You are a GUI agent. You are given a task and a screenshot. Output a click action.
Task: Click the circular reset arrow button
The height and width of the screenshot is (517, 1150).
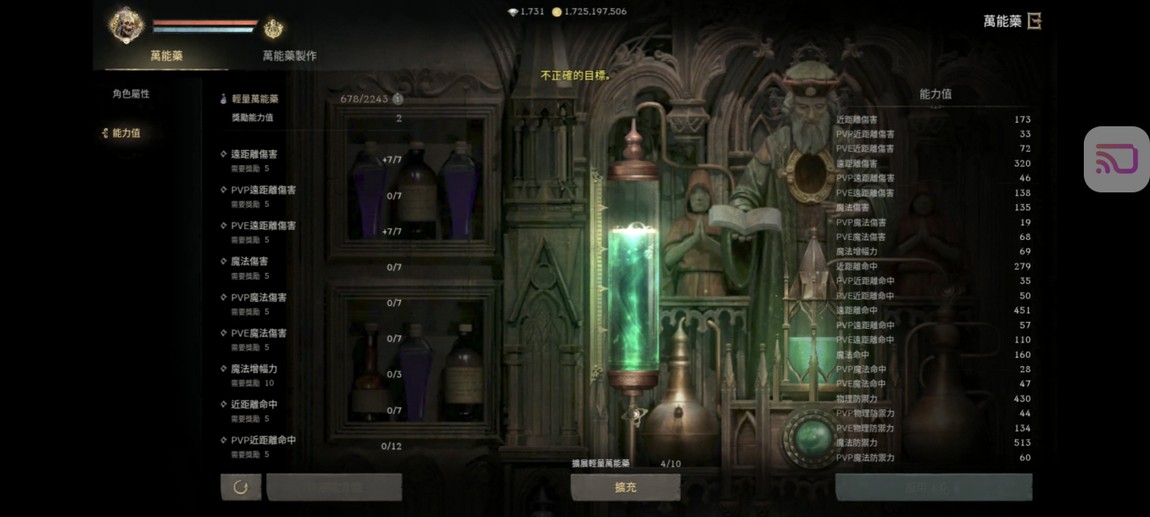pos(240,487)
